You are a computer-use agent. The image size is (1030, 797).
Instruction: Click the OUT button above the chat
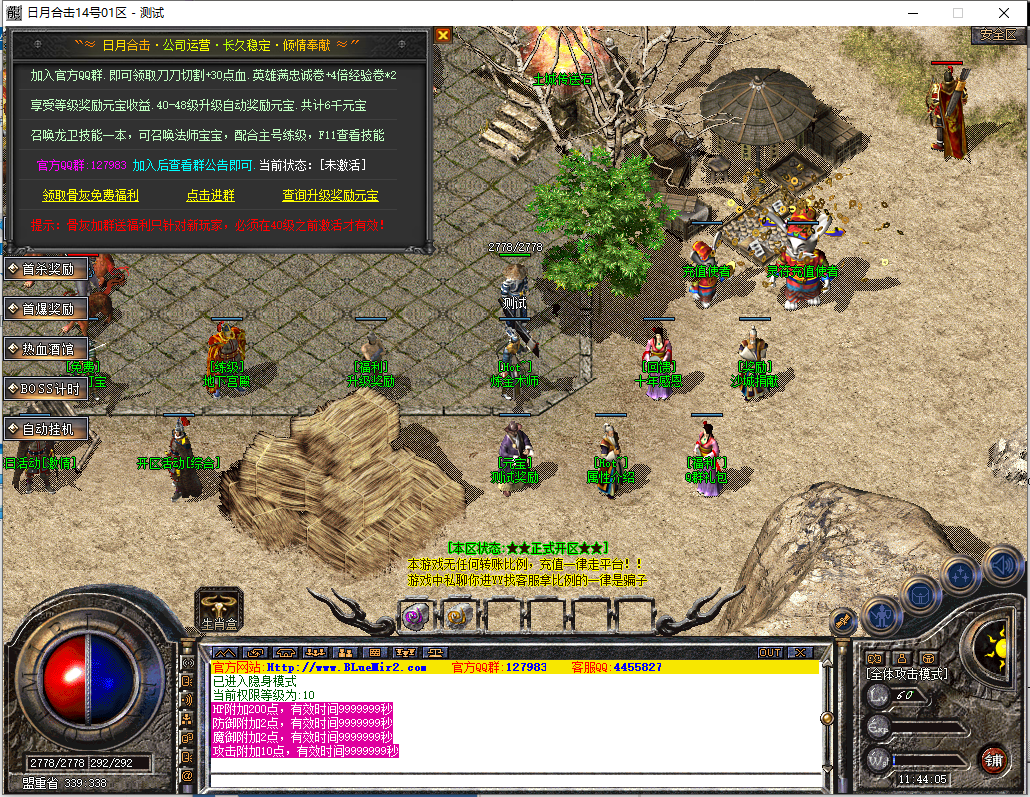(x=770, y=653)
